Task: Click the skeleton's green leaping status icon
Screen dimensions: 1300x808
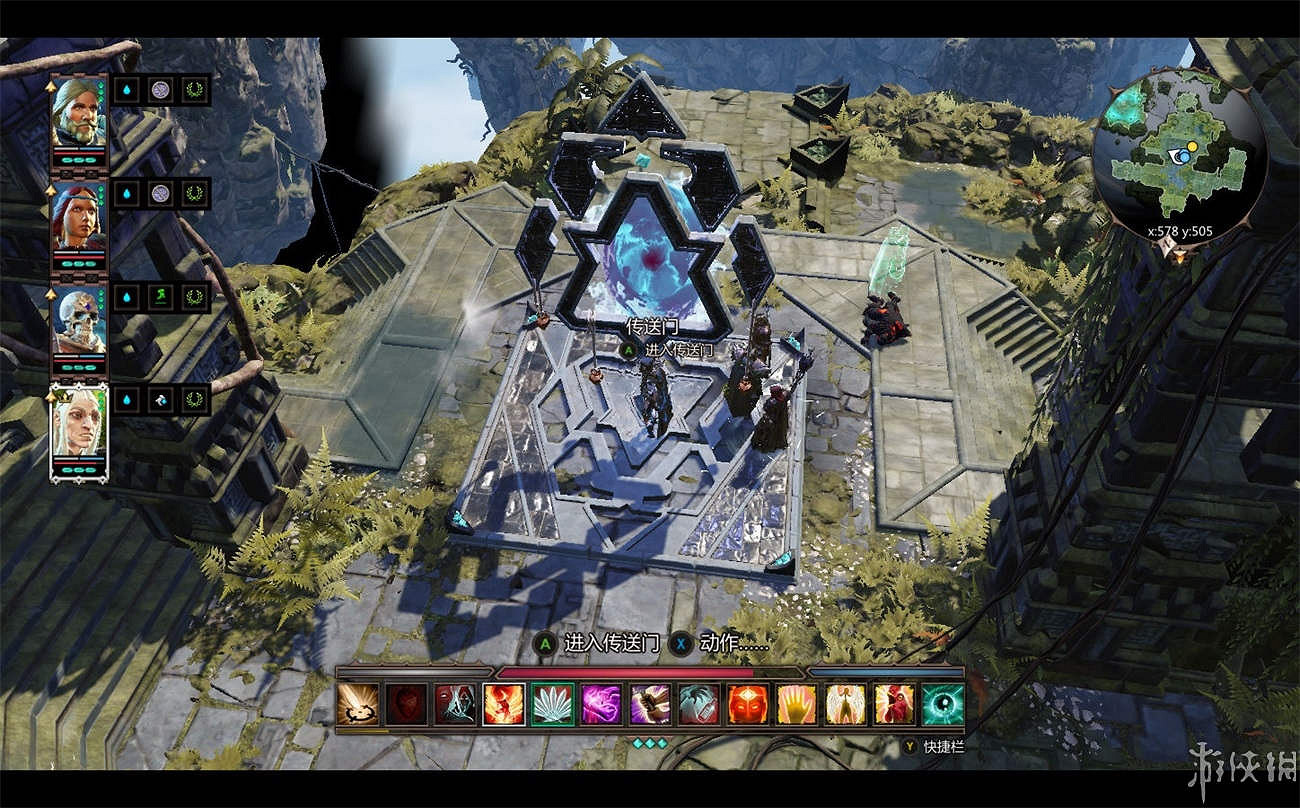Action: (x=160, y=296)
